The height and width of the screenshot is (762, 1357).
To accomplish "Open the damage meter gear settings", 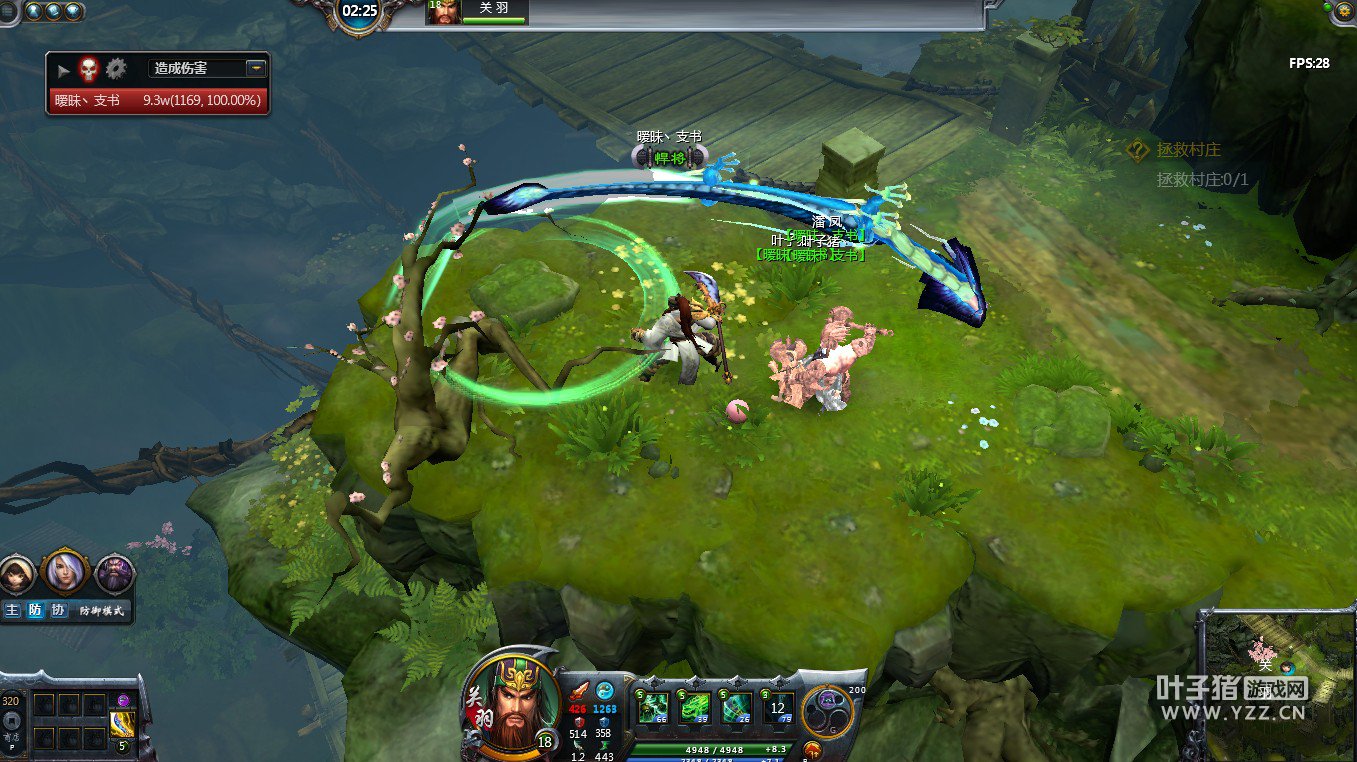I will coord(117,69).
